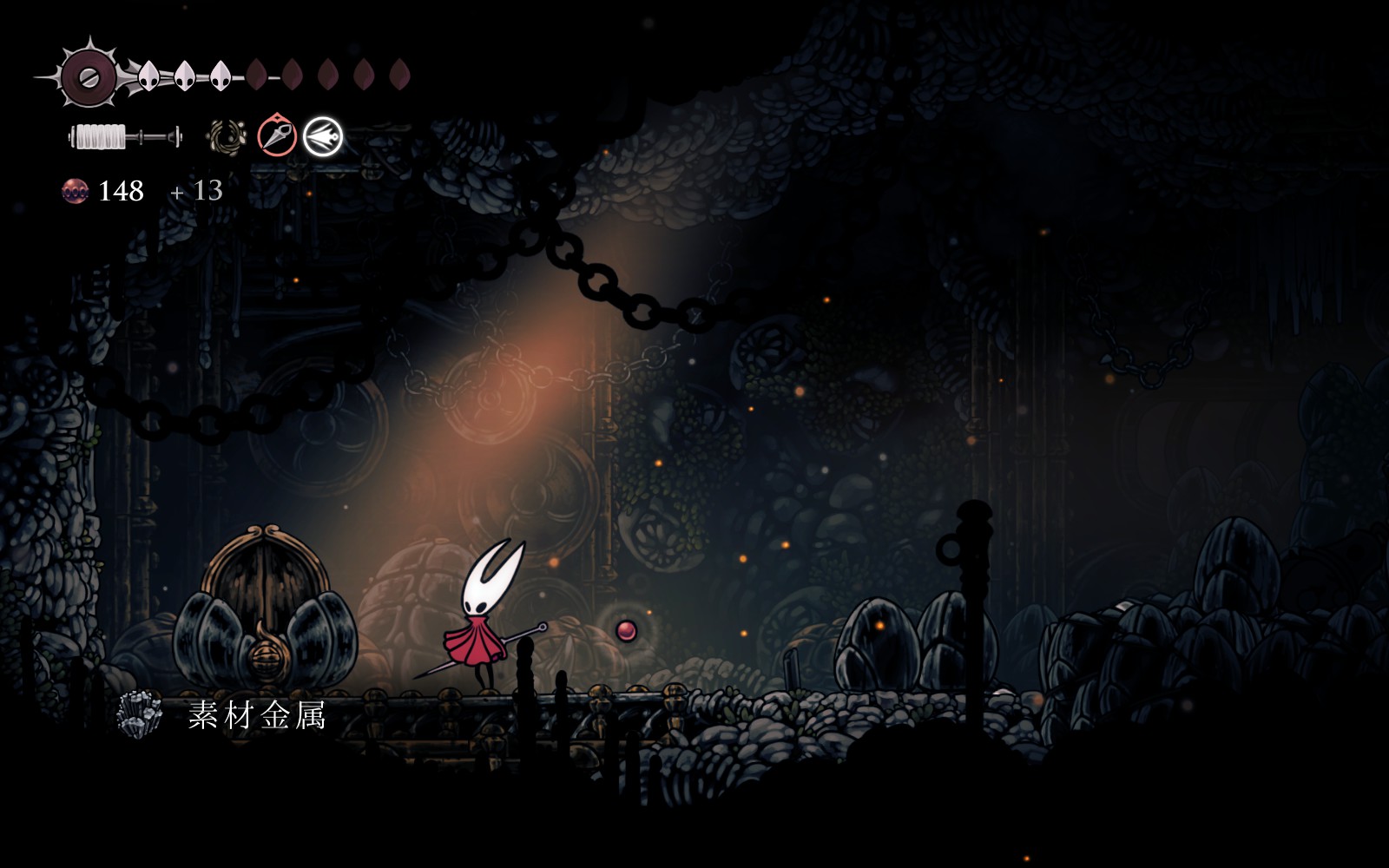Click the rosary bead currency icon
Image resolution: width=1389 pixels, height=868 pixels.
pos(76,191)
